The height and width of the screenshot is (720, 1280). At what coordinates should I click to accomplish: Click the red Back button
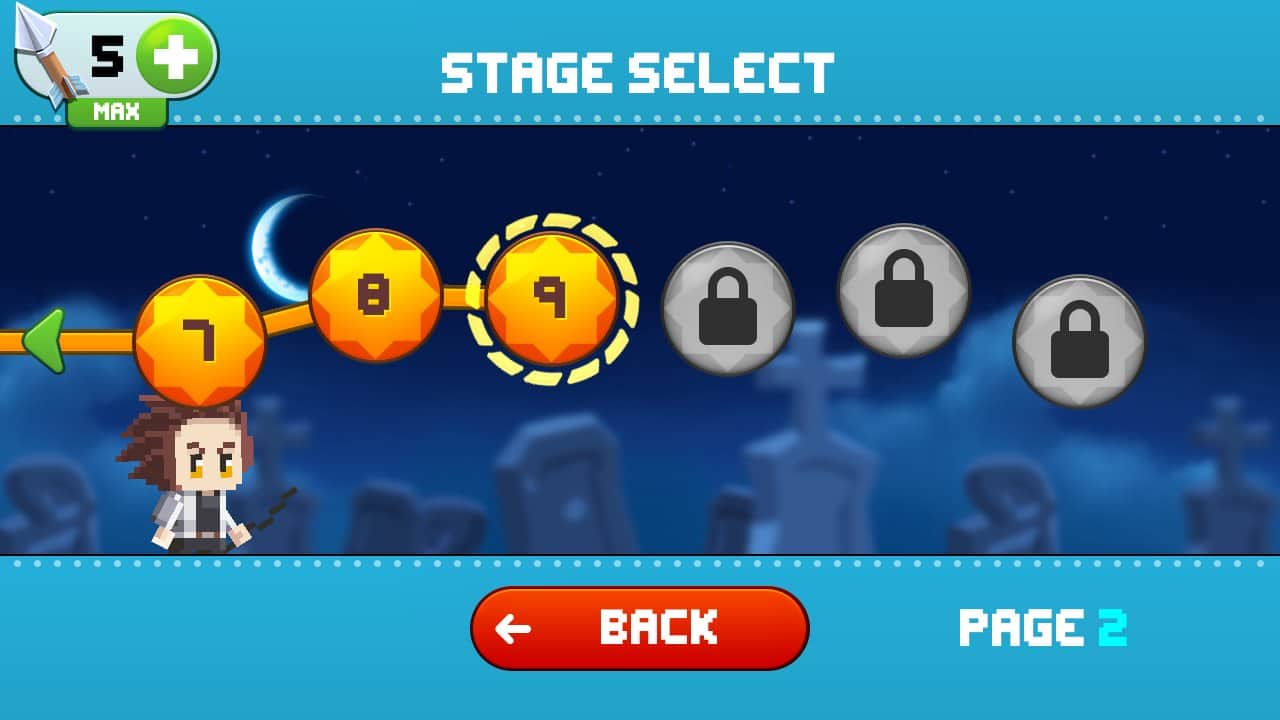click(639, 628)
